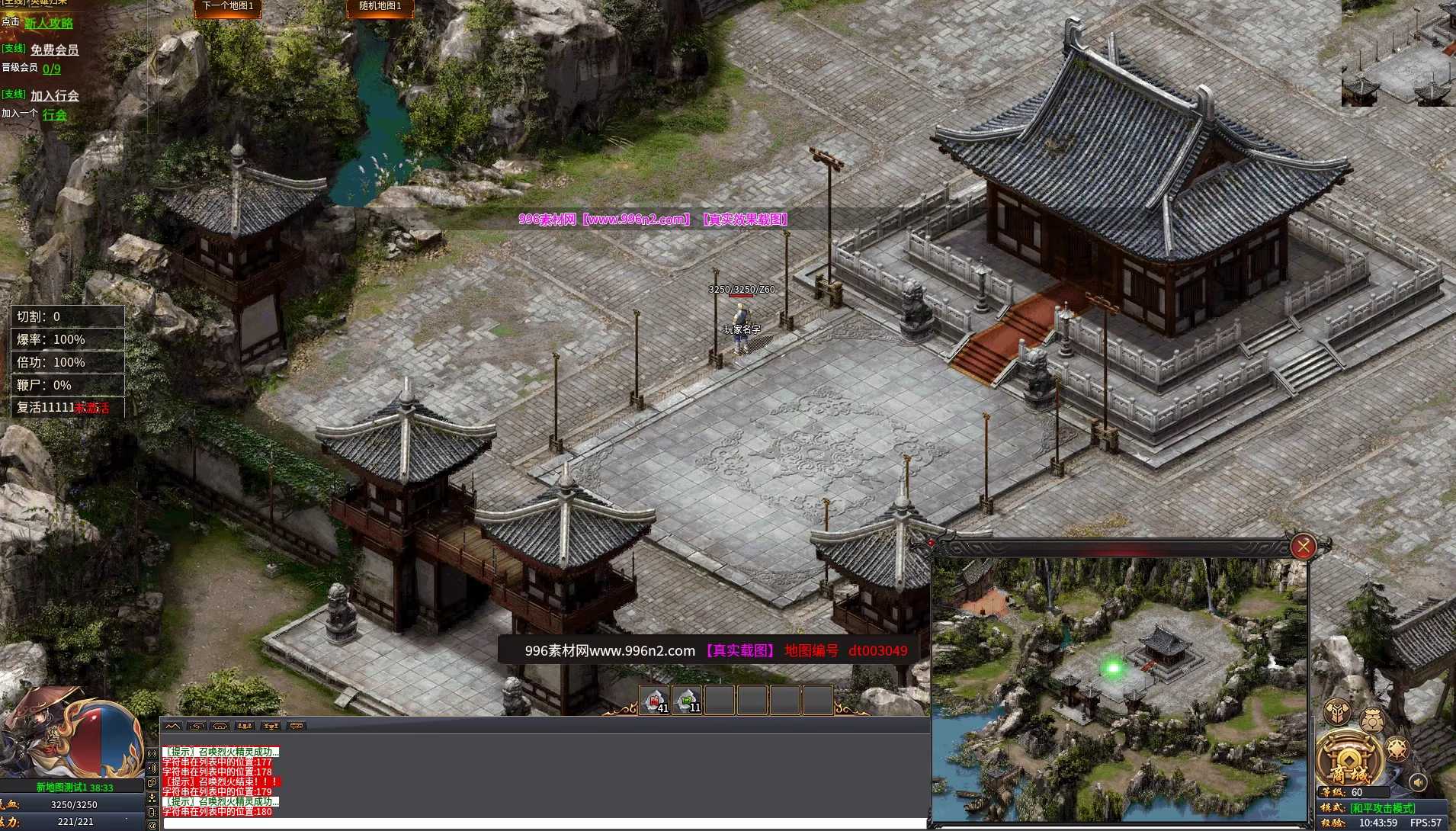
Task: Select the mountain-shaped chat tab
Action: (x=172, y=726)
